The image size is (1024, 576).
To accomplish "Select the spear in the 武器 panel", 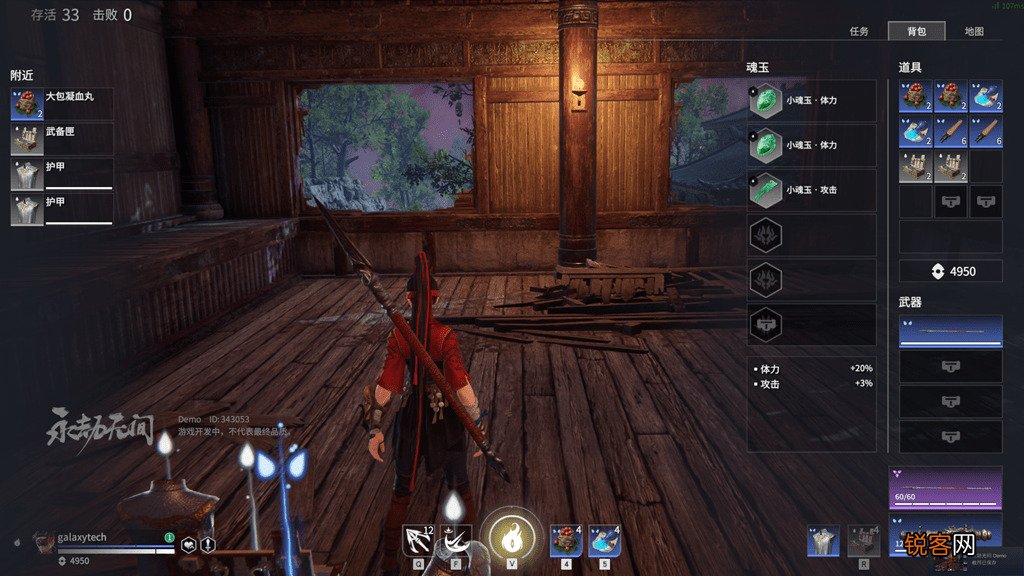I will point(950,332).
